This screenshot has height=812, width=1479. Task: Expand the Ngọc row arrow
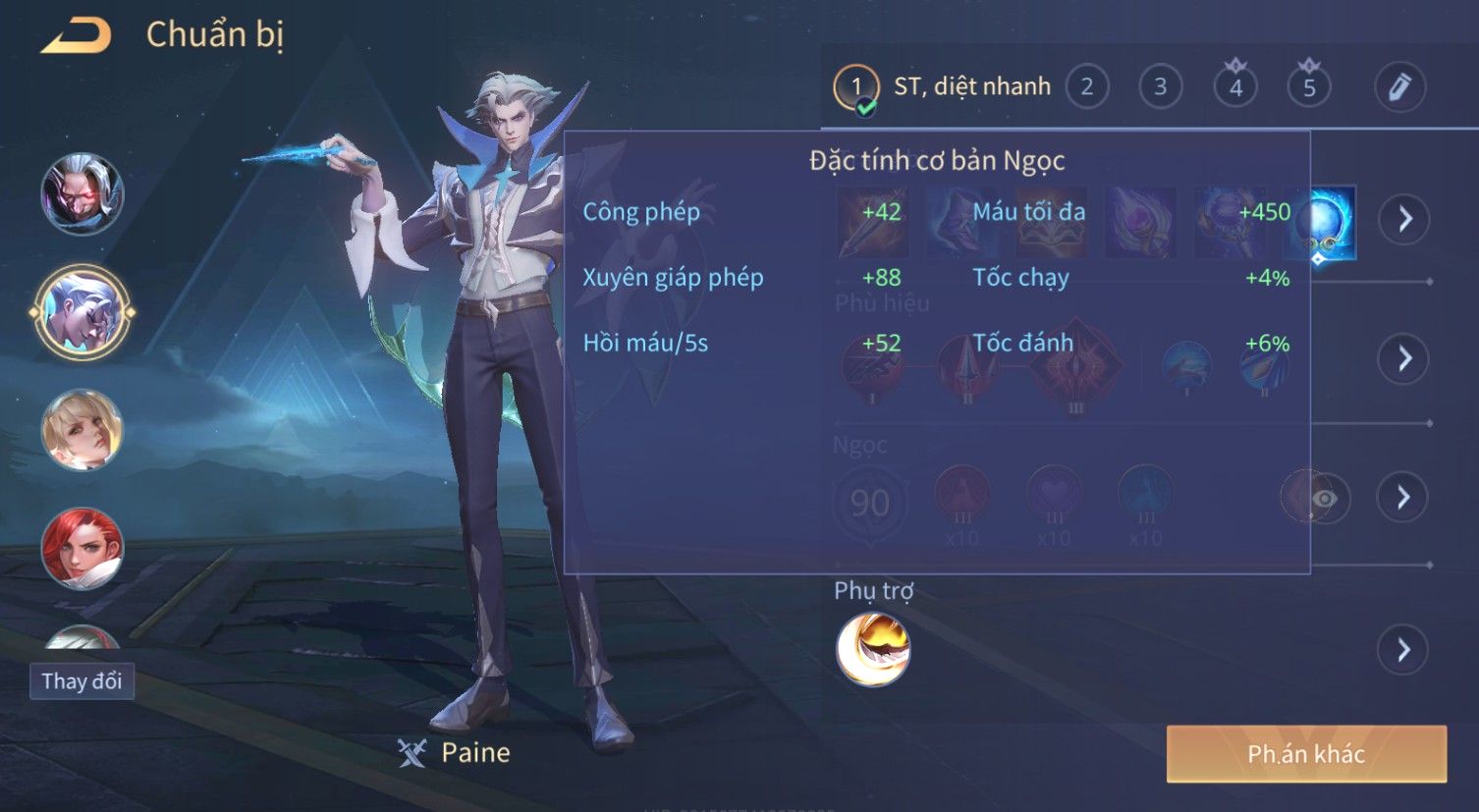[x=1404, y=498]
